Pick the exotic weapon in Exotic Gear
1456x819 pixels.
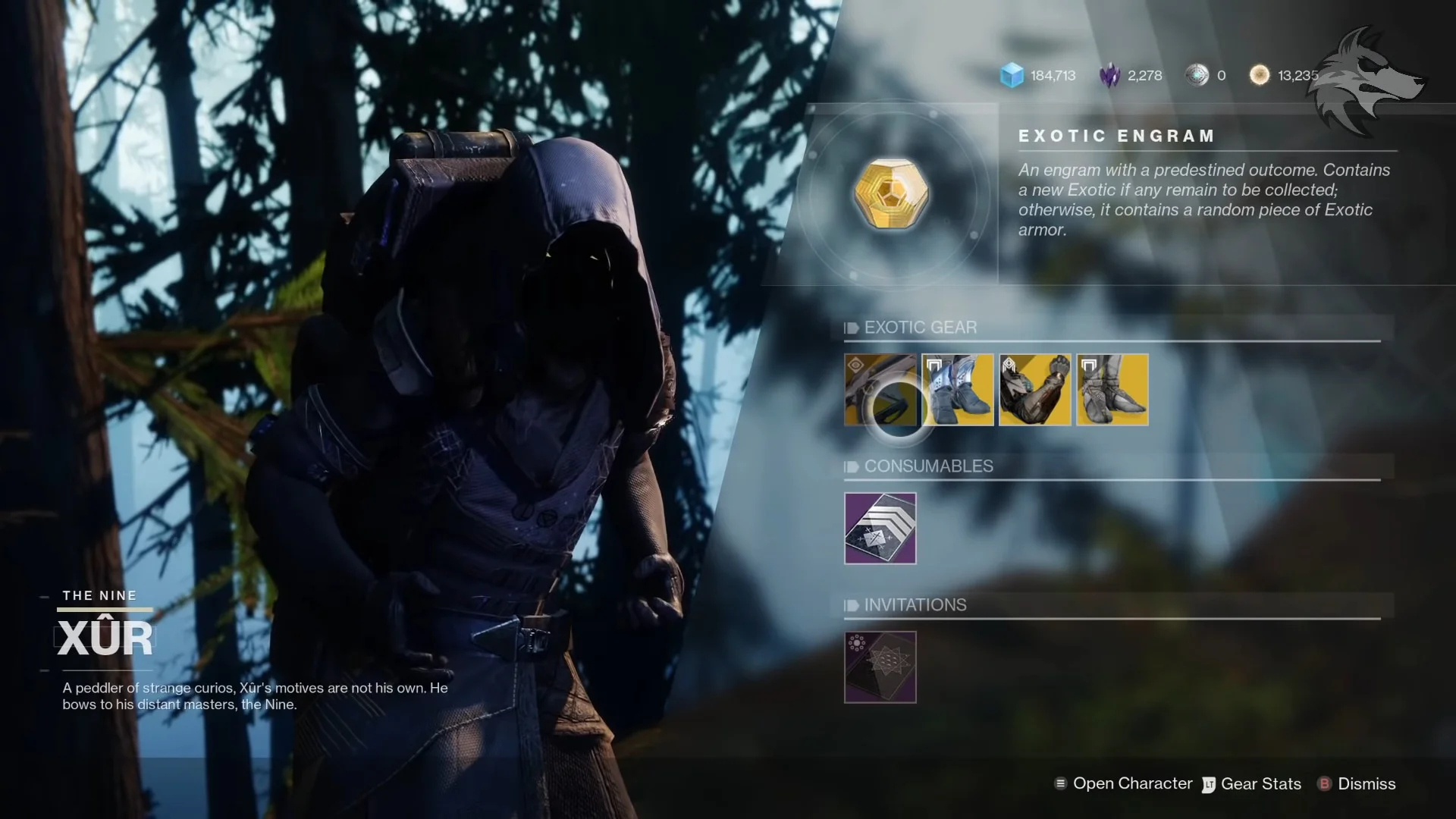880,390
